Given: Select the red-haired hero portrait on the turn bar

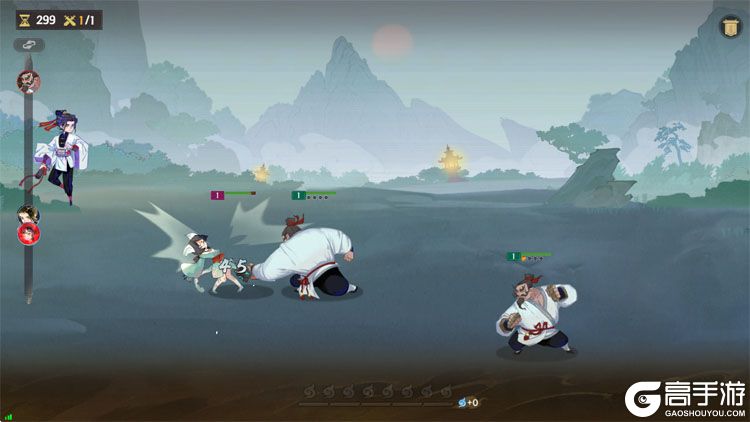Looking at the screenshot, I should tap(28, 234).
